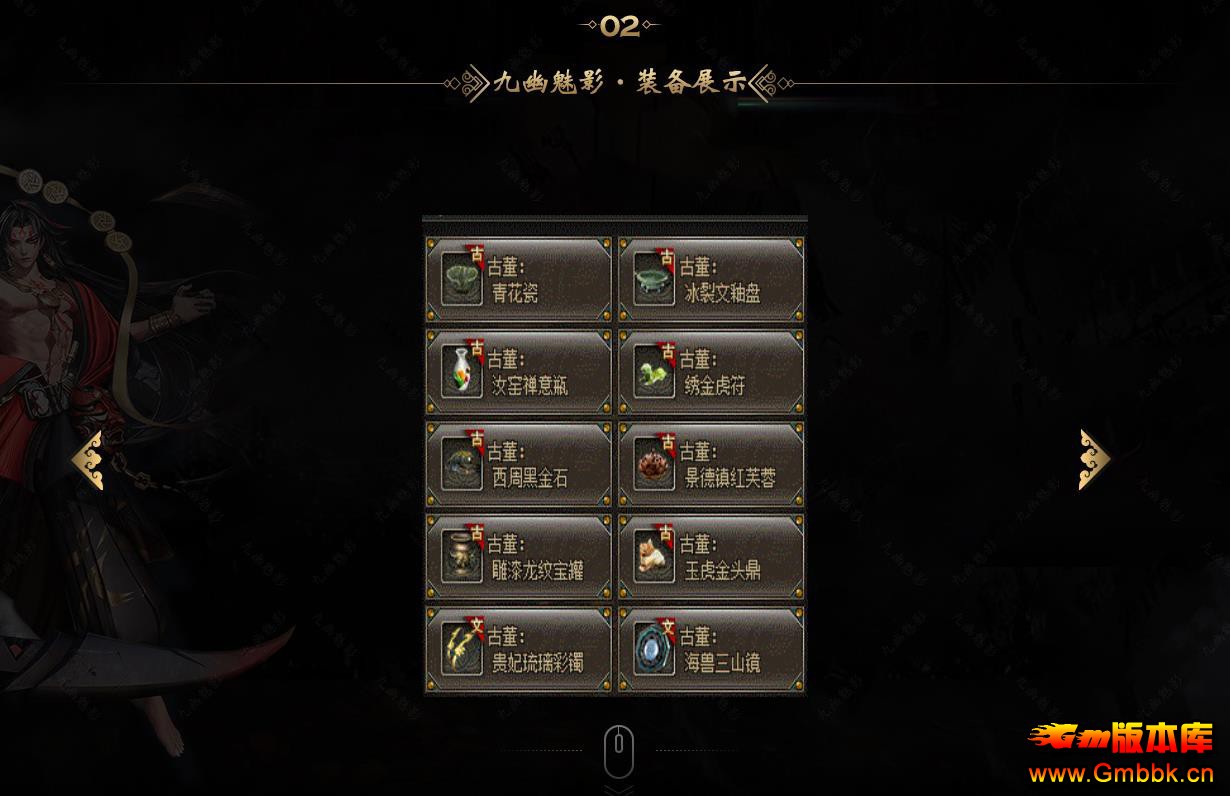Choose the 雕漆龙纹宝罐 jar item
The width and height of the screenshot is (1230, 796).
point(518,557)
